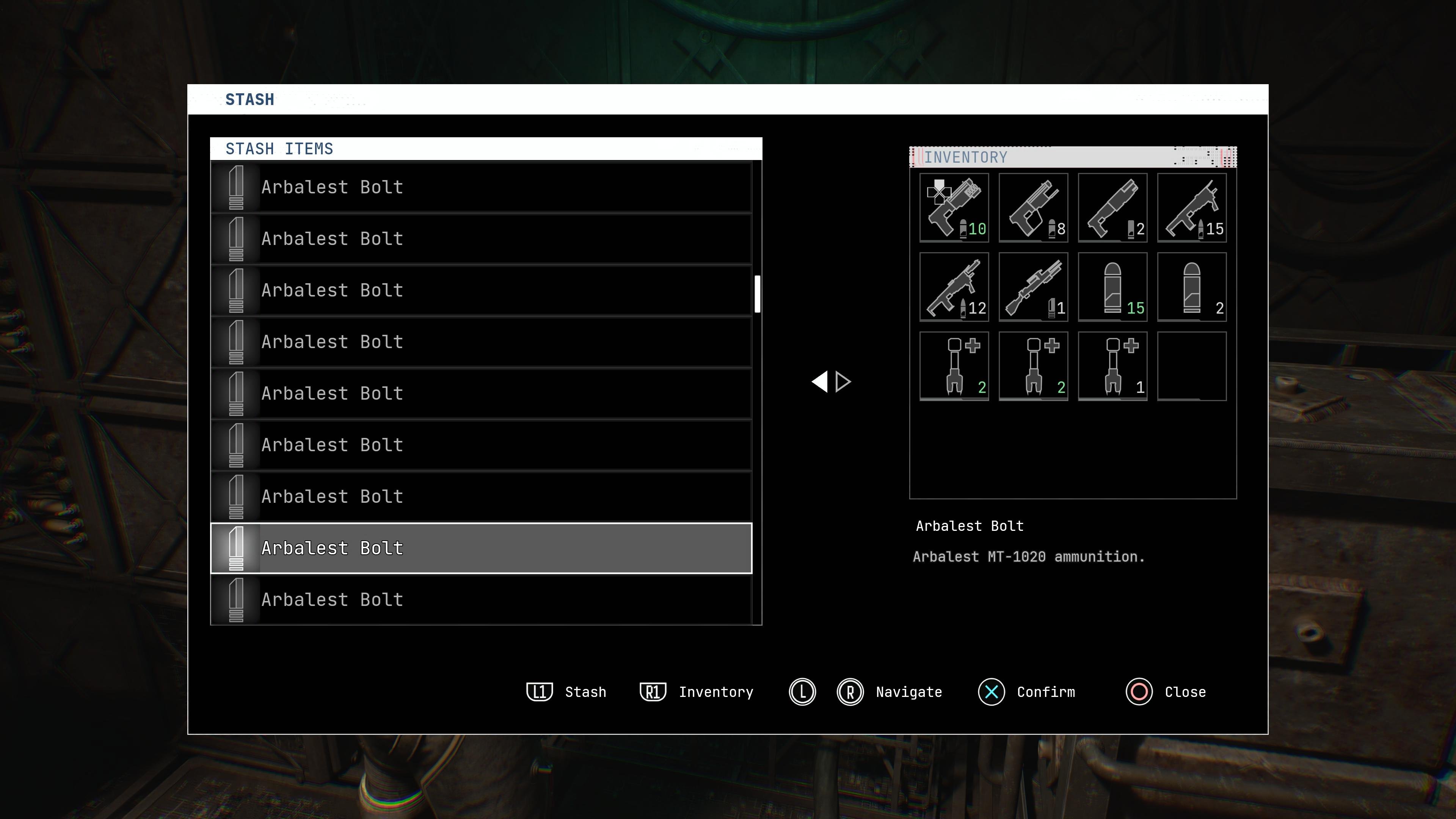Pick the shotgun-style weapon with 2 ammo

click(1112, 207)
